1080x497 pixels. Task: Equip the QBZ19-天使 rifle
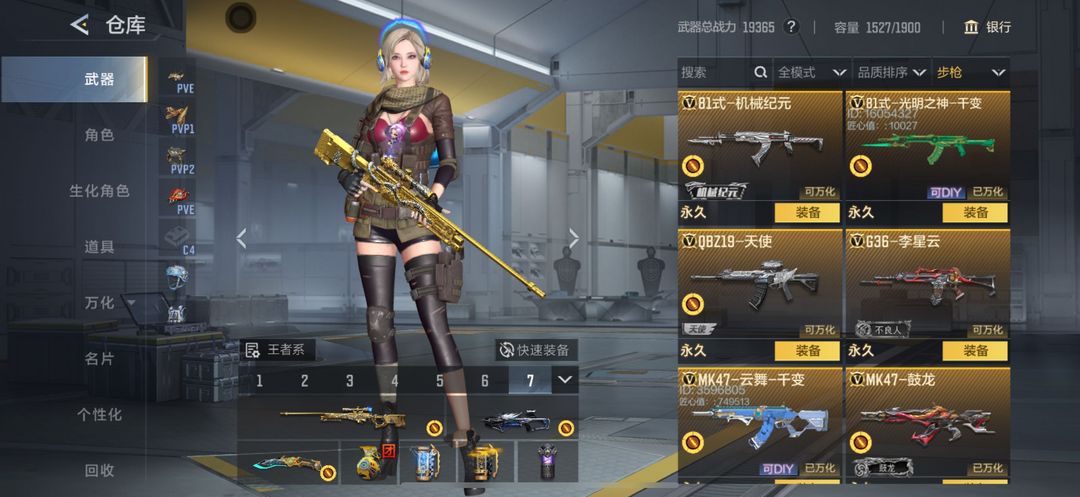tap(808, 351)
